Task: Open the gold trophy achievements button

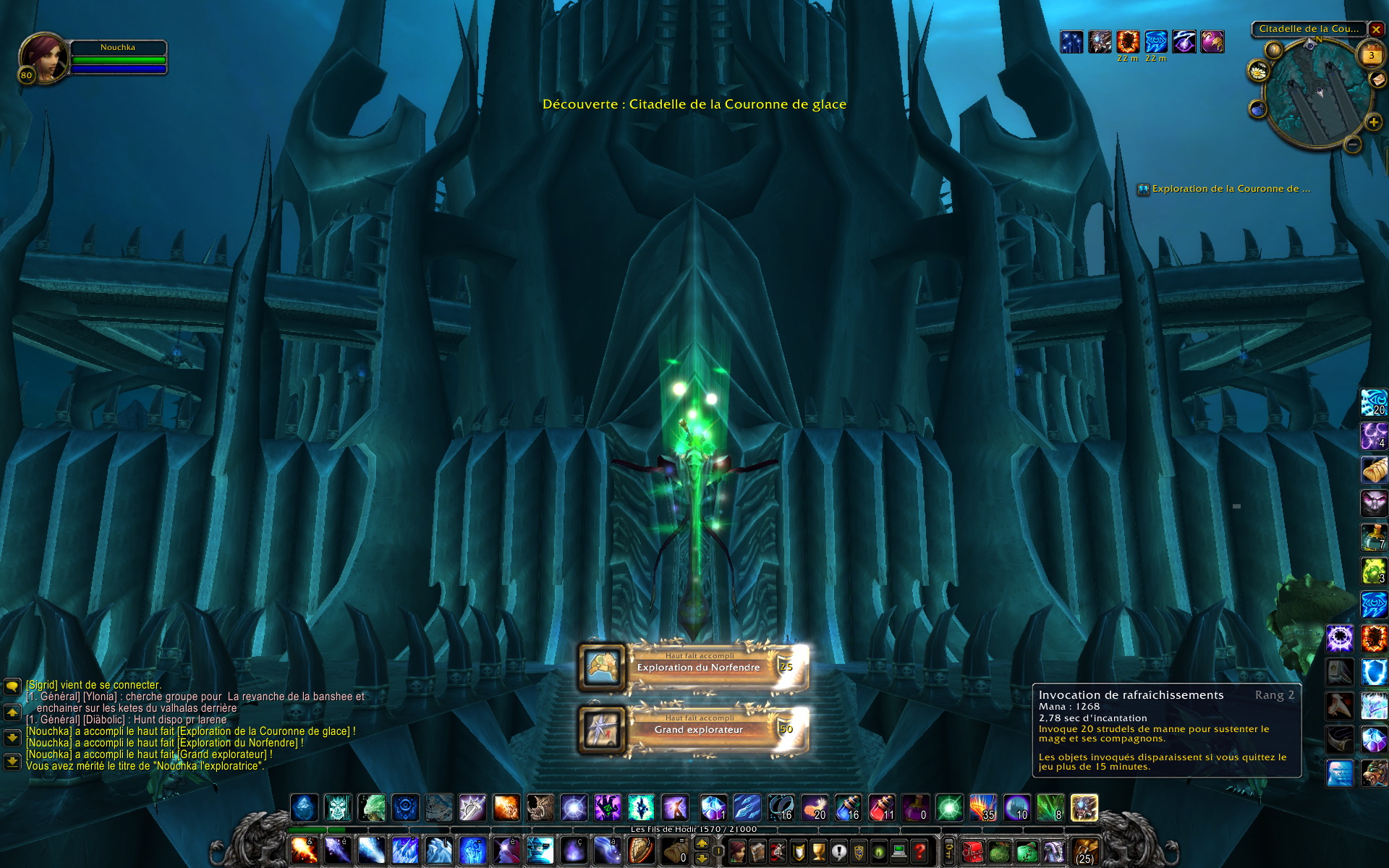Action: point(818,851)
